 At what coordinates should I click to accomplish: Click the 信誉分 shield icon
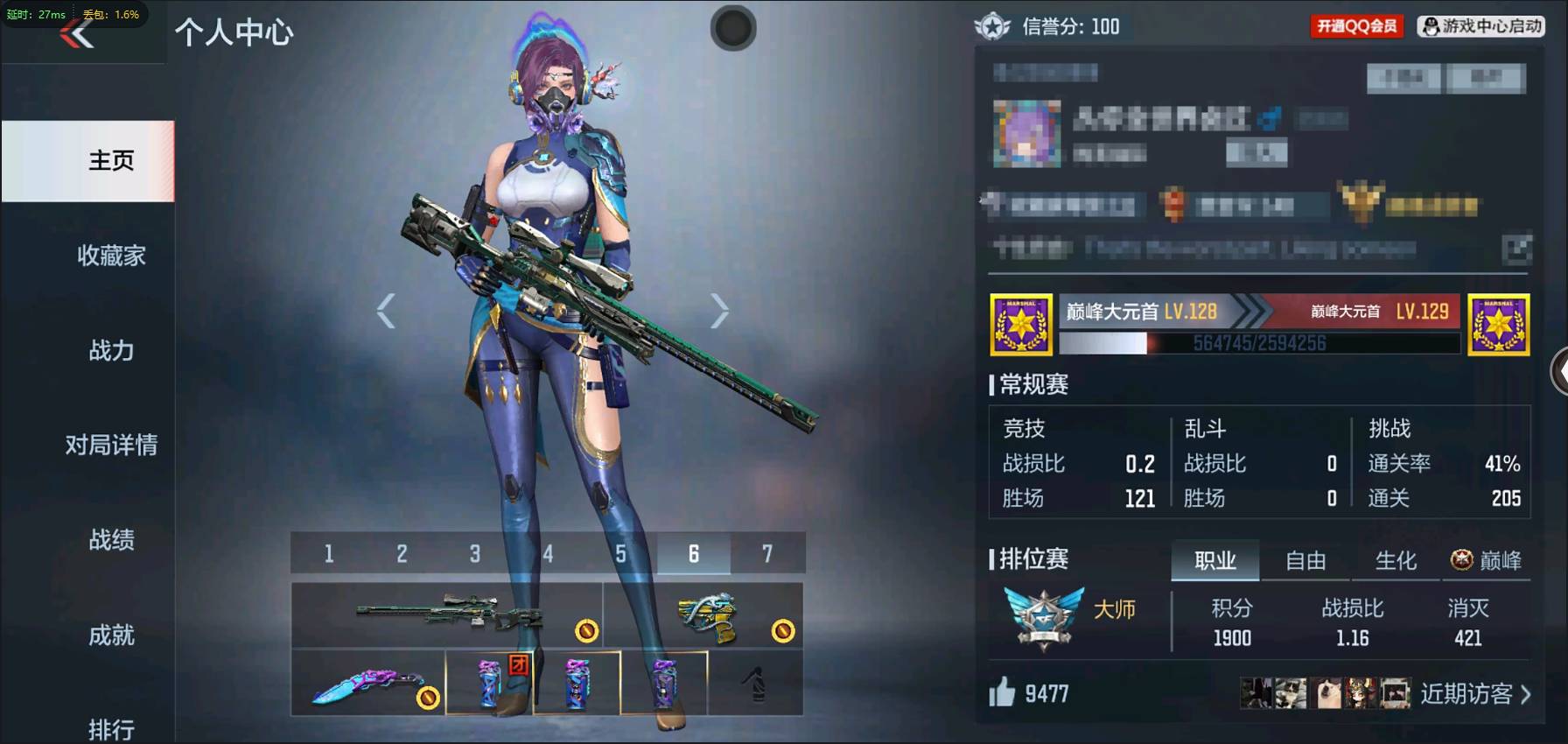click(x=990, y=26)
